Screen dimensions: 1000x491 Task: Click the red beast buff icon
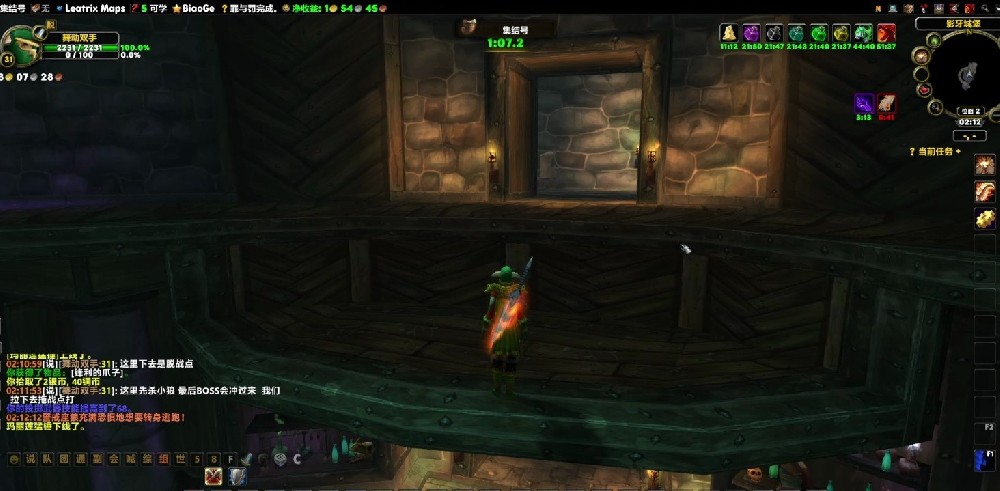(887, 34)
